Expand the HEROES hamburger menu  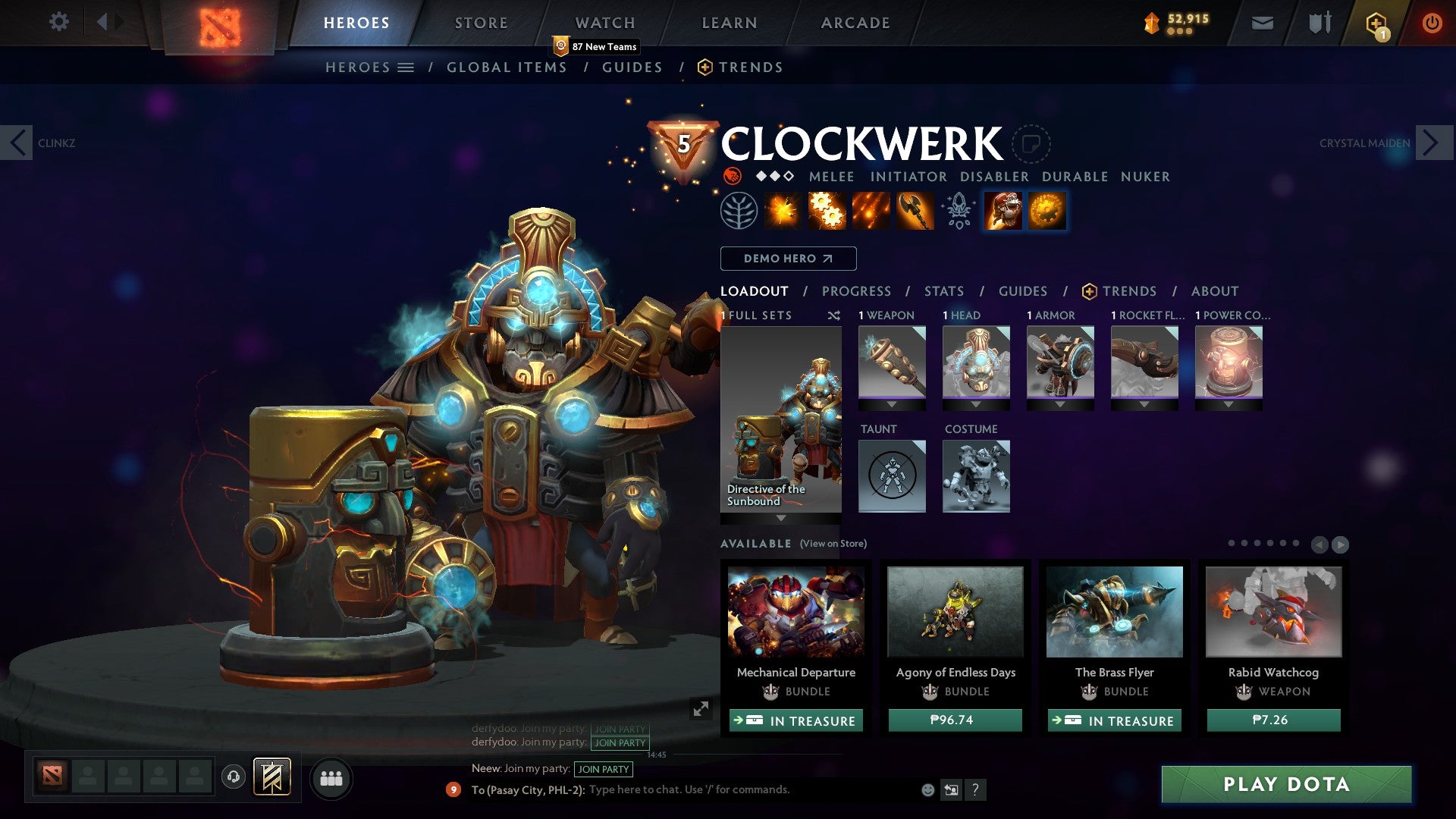click(x=406, y=67)
